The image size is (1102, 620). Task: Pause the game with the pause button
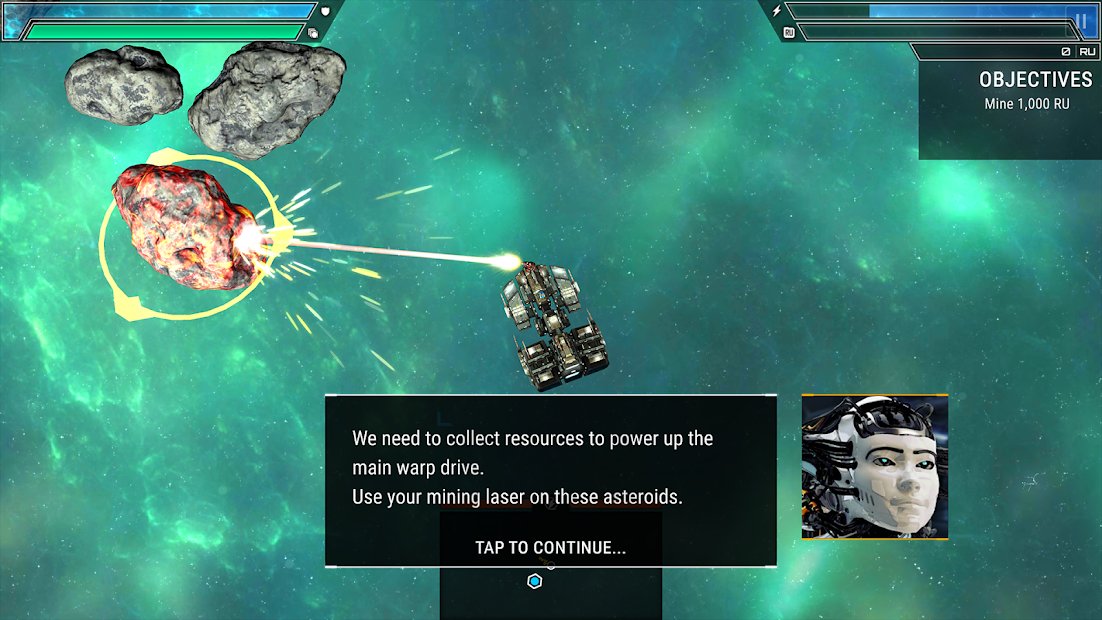pyautogui.click(x=1080, y=20)
